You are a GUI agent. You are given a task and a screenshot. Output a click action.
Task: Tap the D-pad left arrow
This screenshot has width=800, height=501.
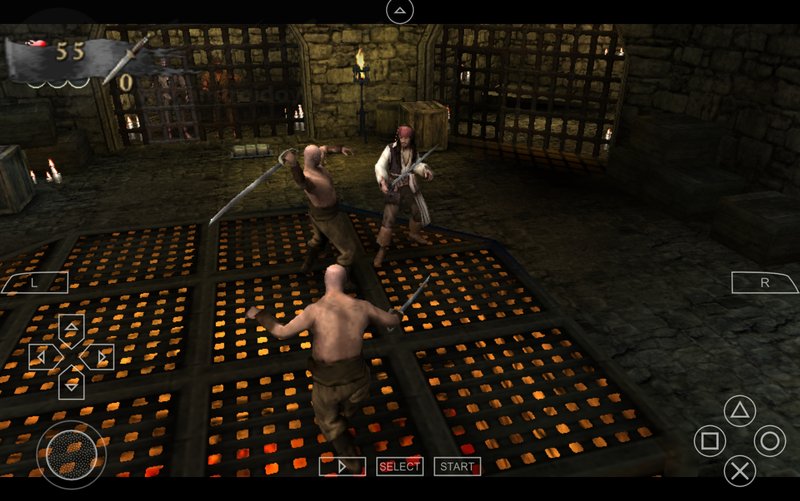[x=42, y=356]
